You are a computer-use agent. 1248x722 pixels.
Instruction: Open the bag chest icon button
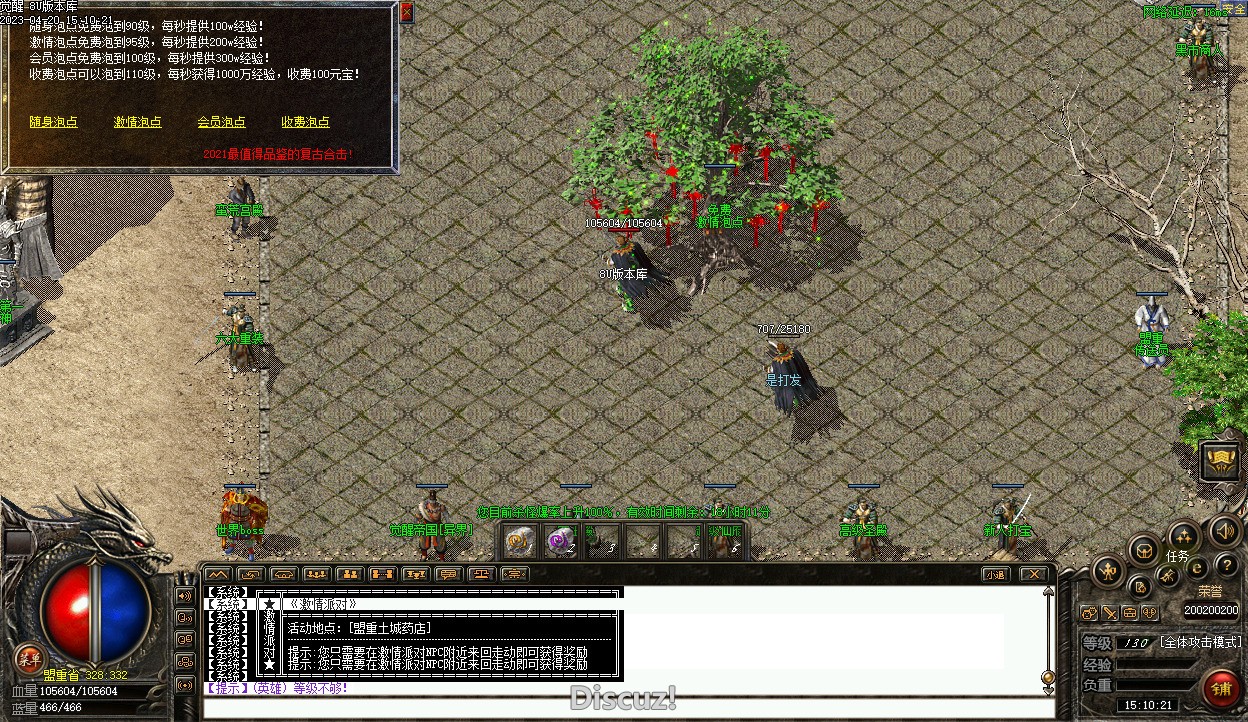tap(1144, 549)
